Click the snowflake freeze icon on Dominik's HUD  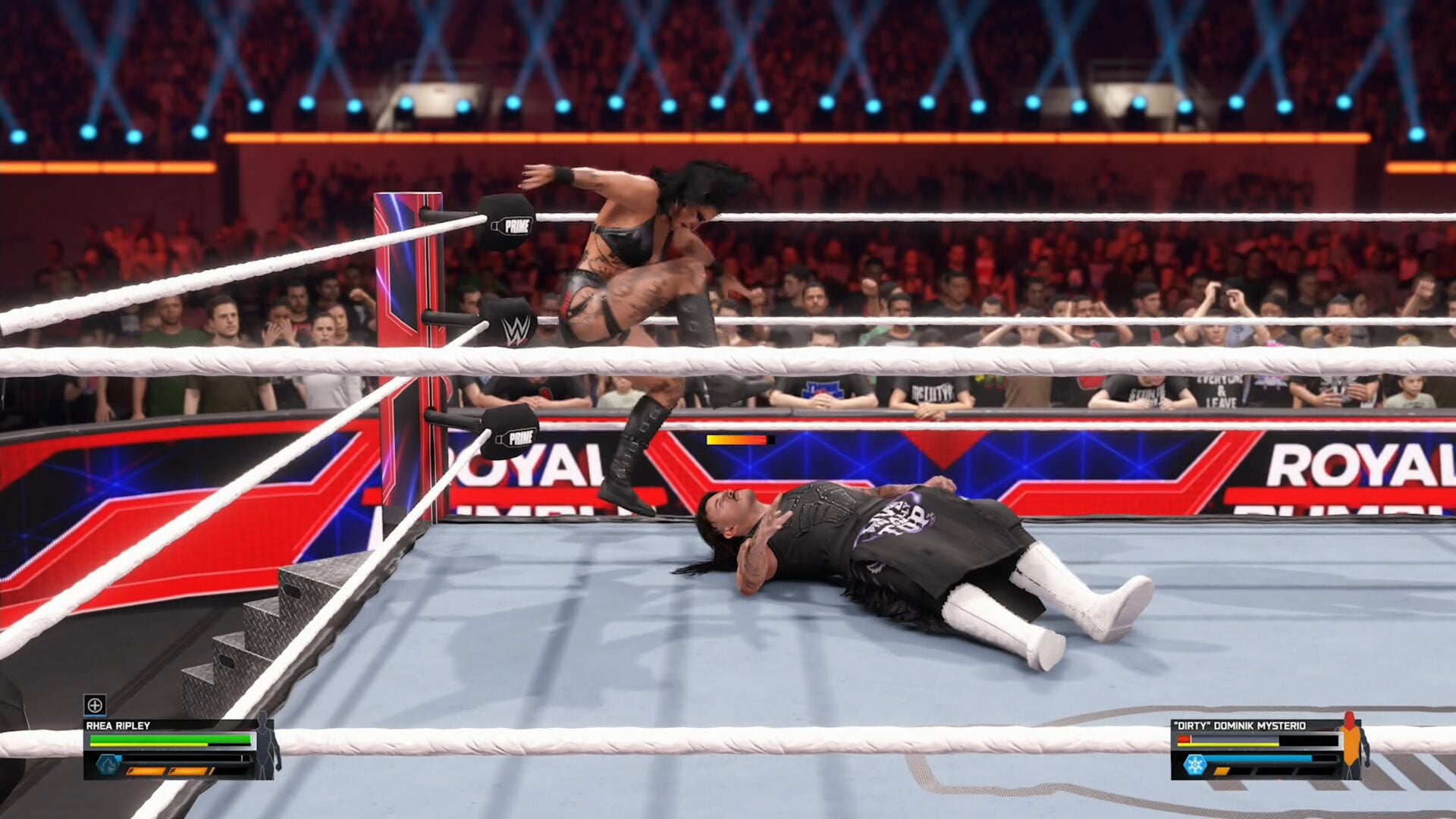[x=1195, y=765]
